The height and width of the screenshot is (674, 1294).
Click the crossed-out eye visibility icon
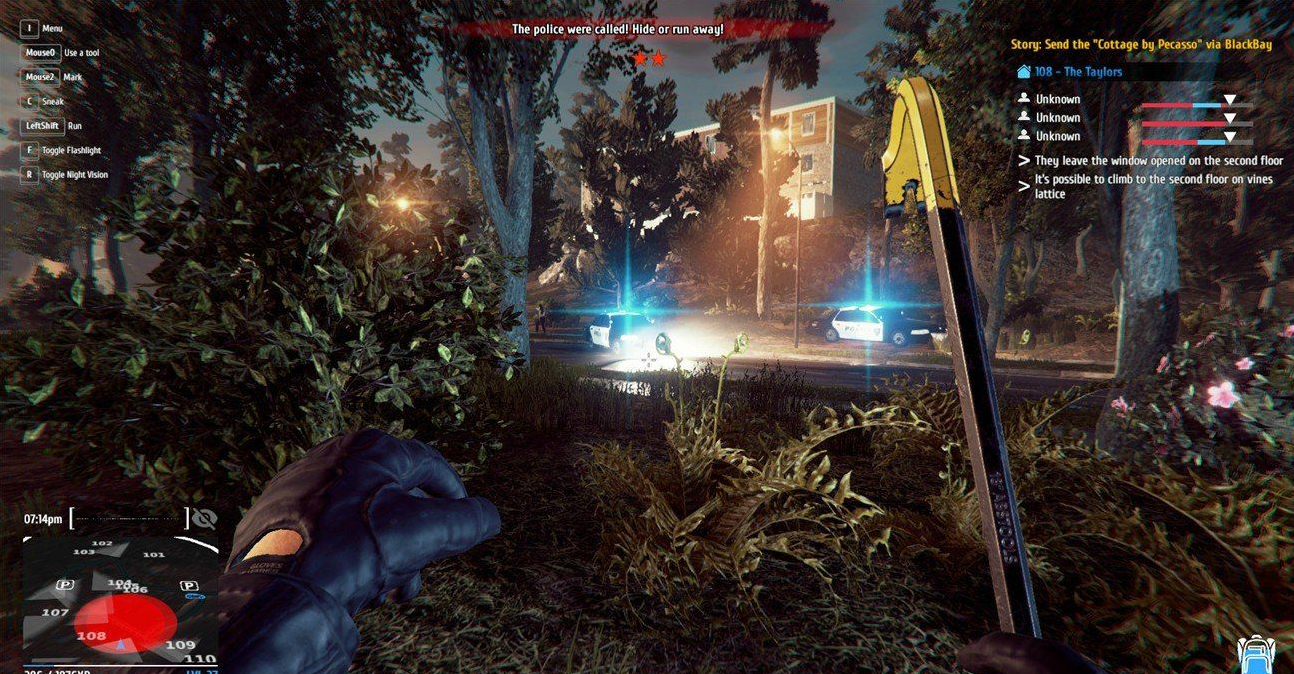coord(205,518)
